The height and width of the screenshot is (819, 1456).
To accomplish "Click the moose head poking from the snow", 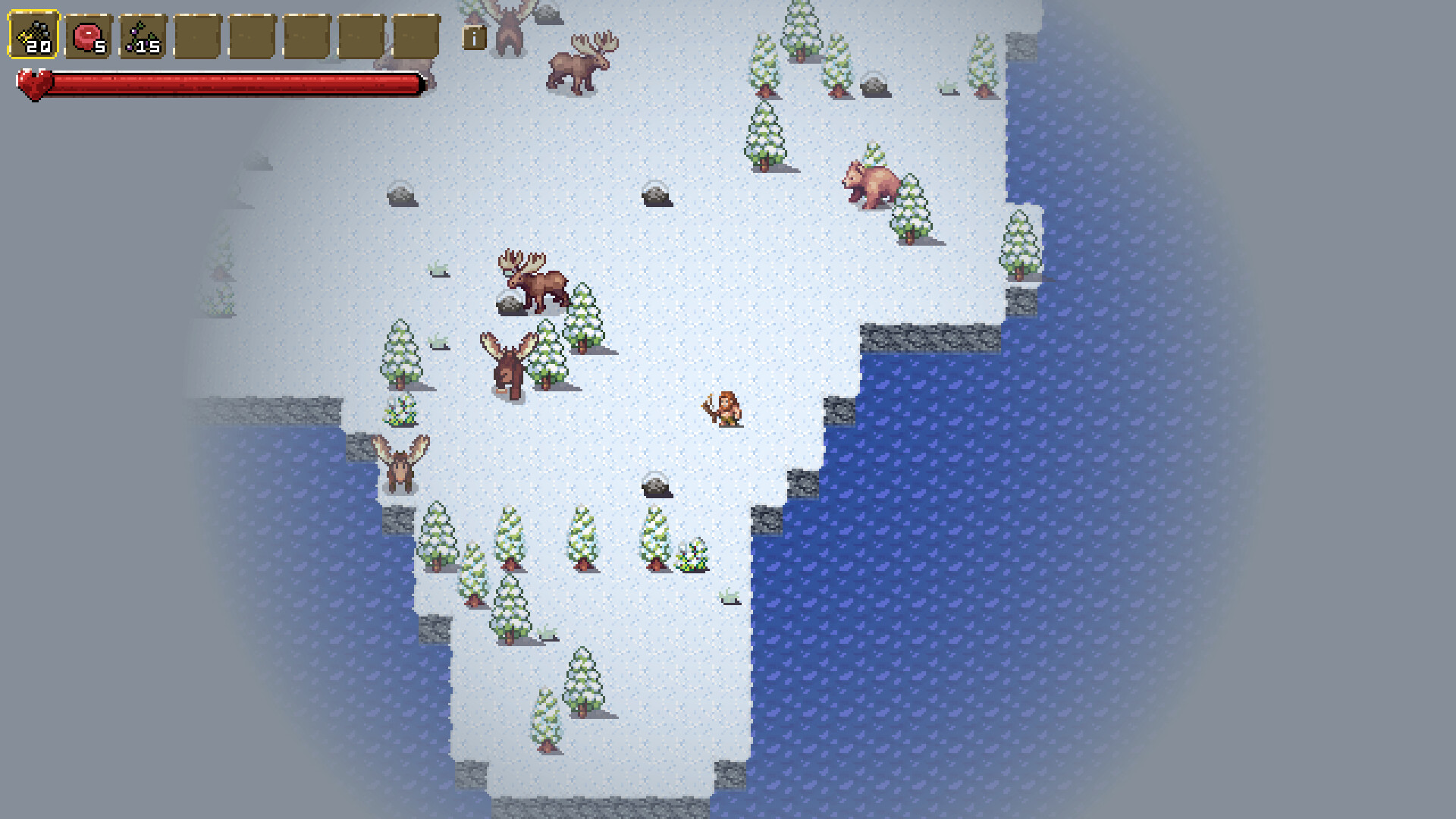I will click(510, 360).
